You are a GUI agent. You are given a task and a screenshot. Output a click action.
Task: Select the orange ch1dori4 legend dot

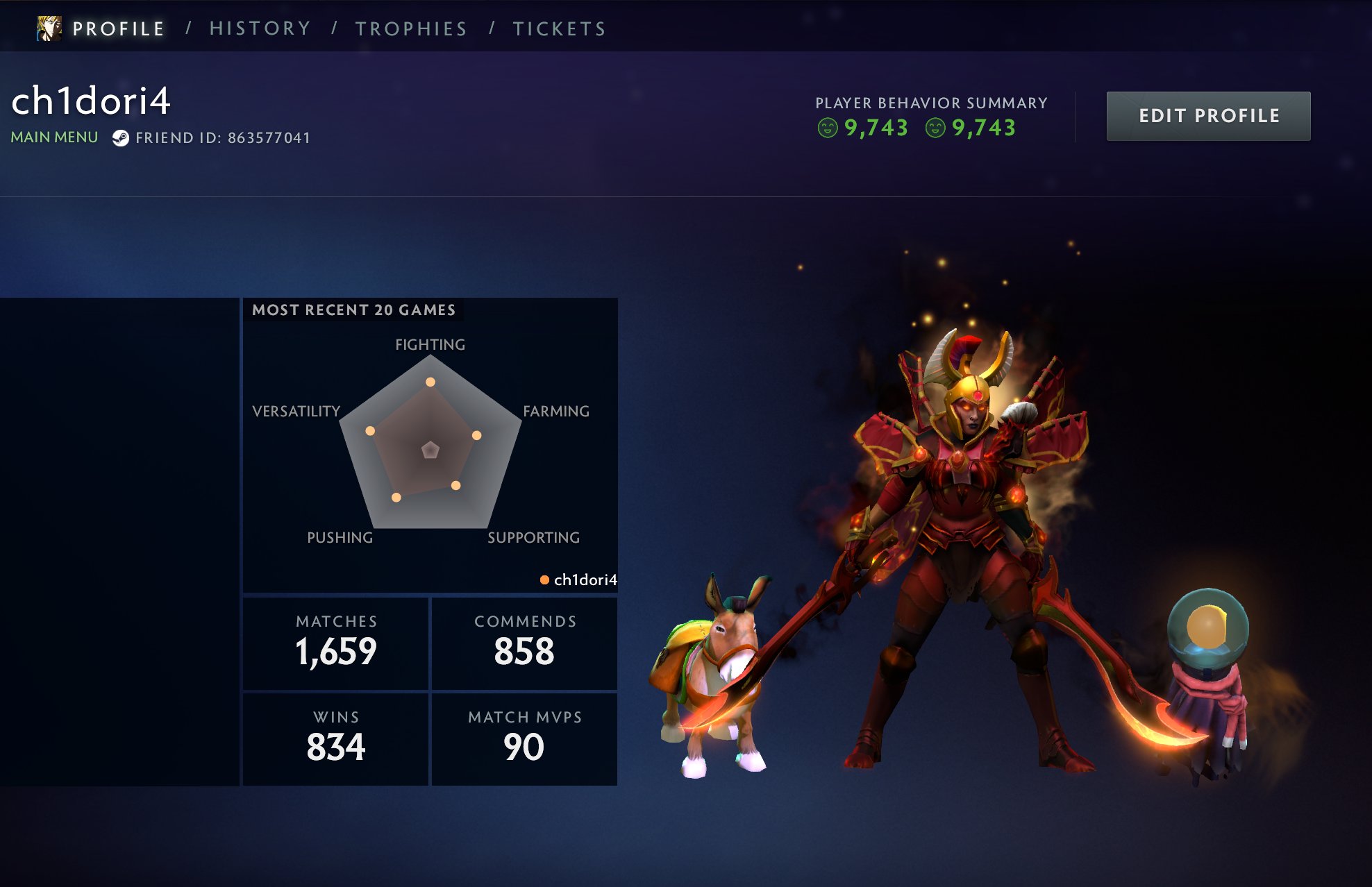pos(546,580)
